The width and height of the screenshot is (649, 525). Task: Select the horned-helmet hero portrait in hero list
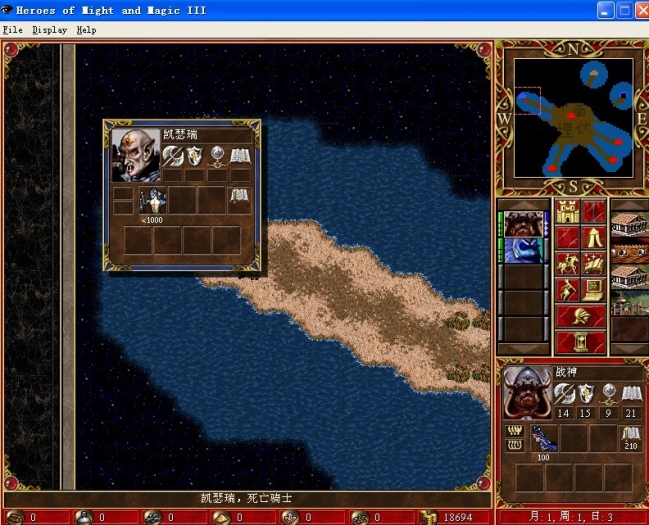pyautogui.click(x=523, y=223)
